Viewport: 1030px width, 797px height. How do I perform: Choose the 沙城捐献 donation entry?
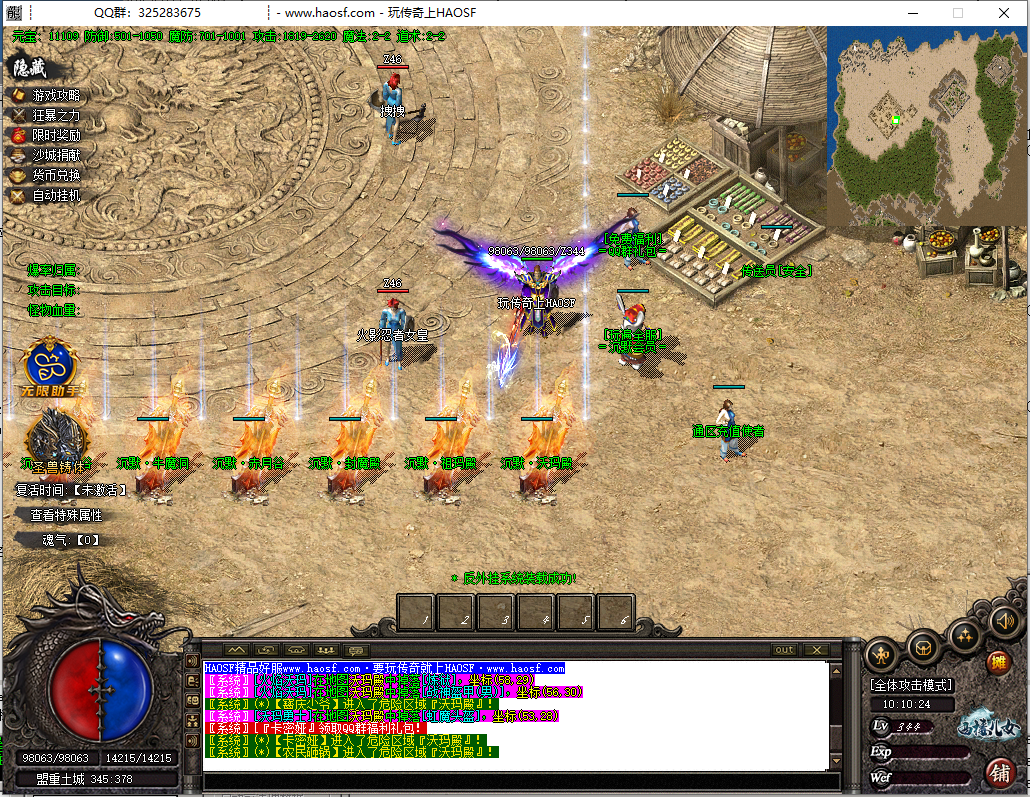(56, 155)
